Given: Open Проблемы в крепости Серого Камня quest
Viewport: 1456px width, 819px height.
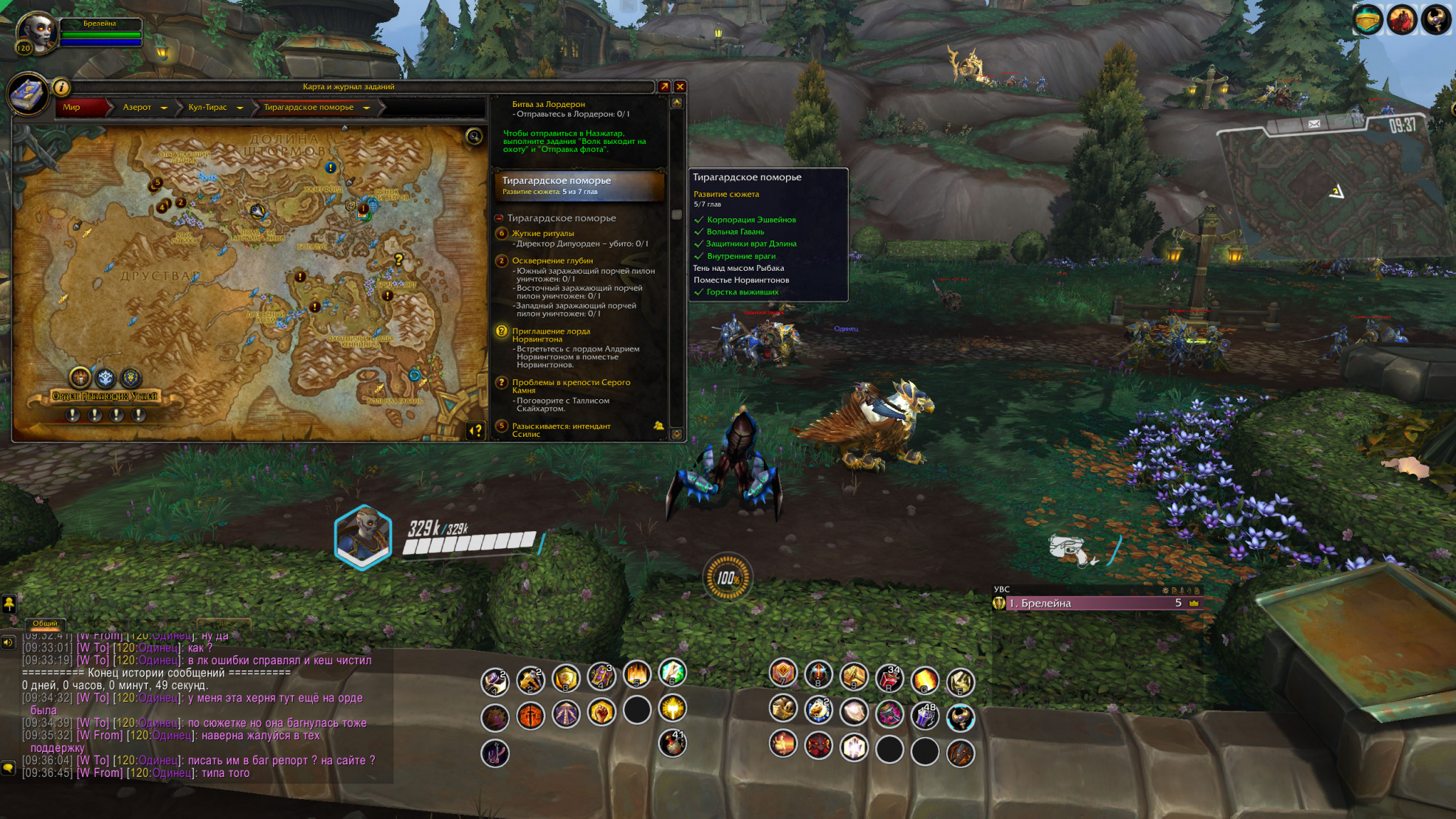Looking at the screenshot, I should pos(570,385).
